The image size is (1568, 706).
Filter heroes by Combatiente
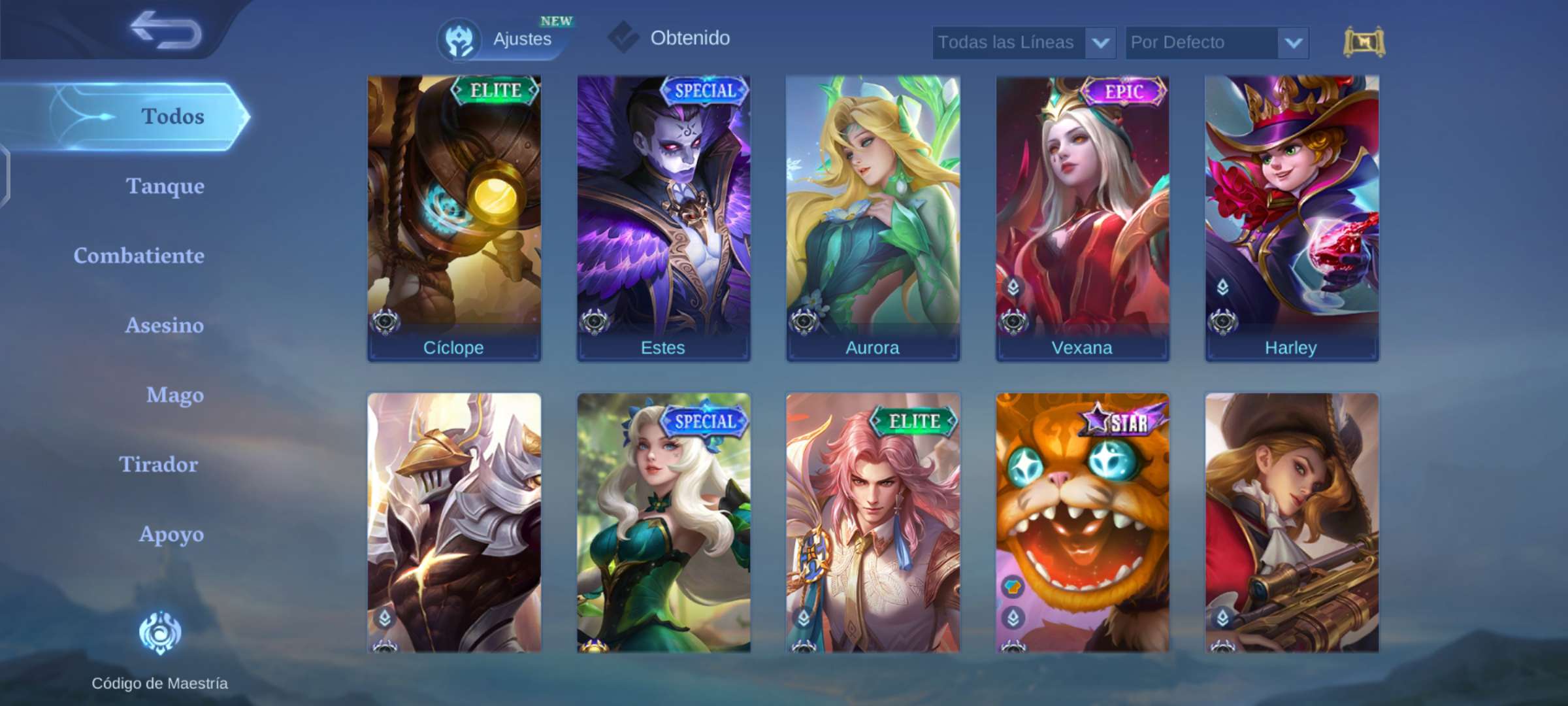coord(139,256)
